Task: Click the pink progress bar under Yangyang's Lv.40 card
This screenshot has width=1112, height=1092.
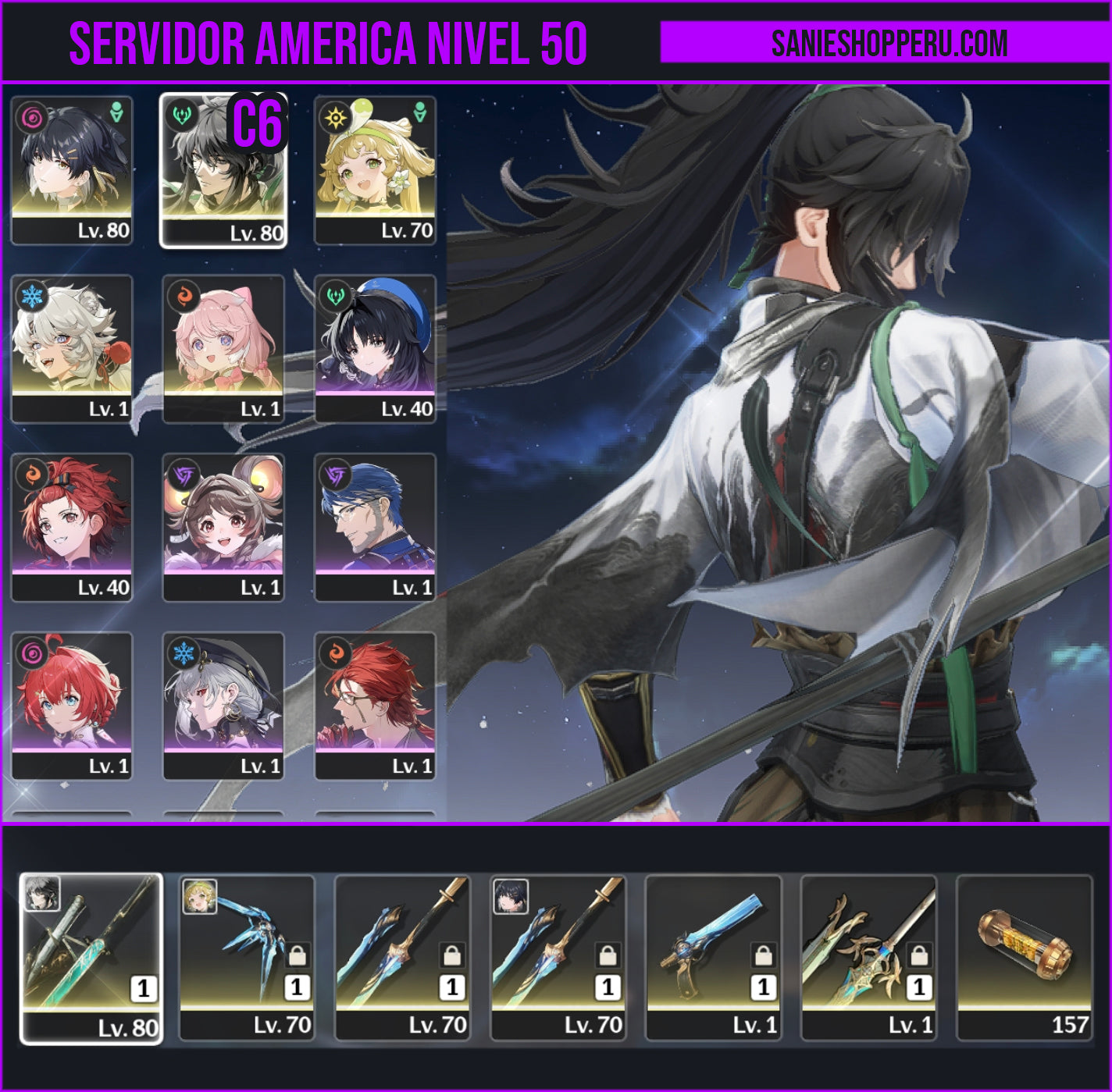Action: pyautogui.click(x=375, y=391)
